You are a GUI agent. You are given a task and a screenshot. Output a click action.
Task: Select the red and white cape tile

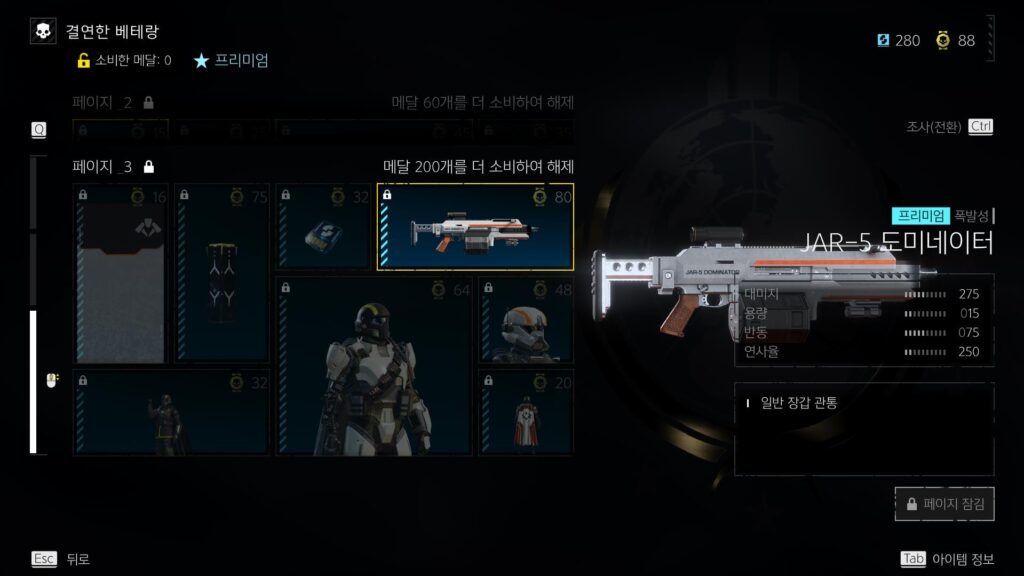pyautogui.click(x=526, y=412)
